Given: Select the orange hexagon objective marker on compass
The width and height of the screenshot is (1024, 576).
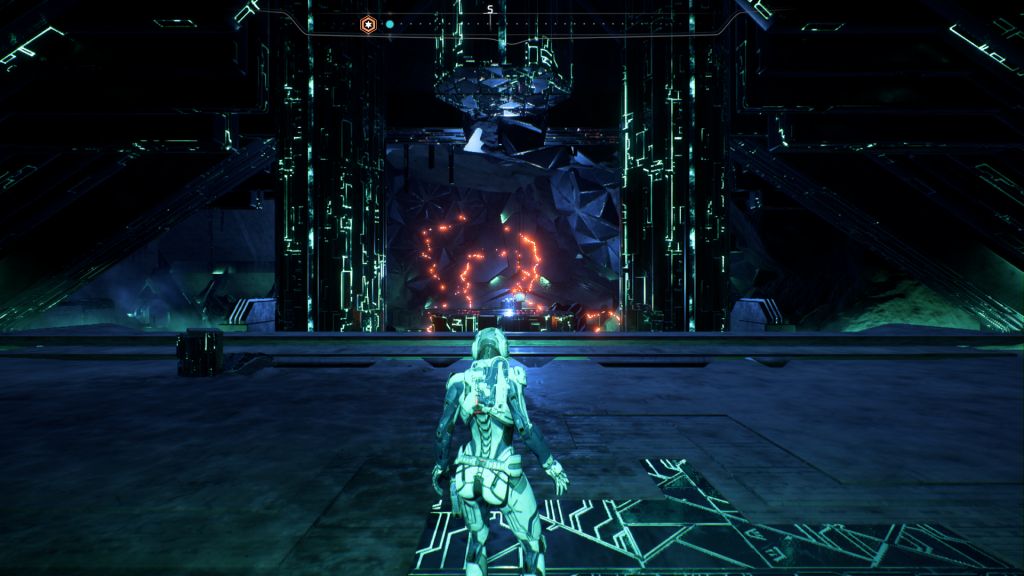Looking at the screenshot, I should (x=368, y=24).
